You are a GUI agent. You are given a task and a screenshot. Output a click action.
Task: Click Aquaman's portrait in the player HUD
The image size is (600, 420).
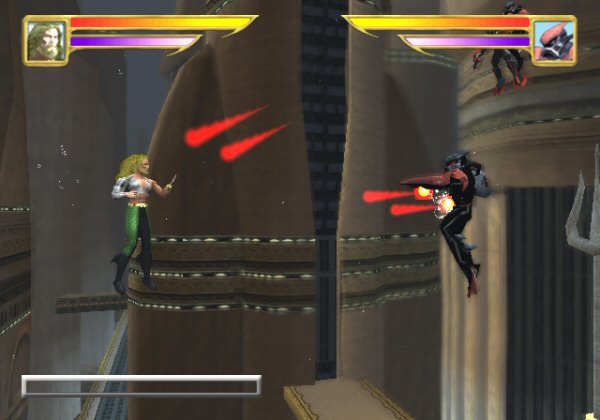(x=46, y=40)
